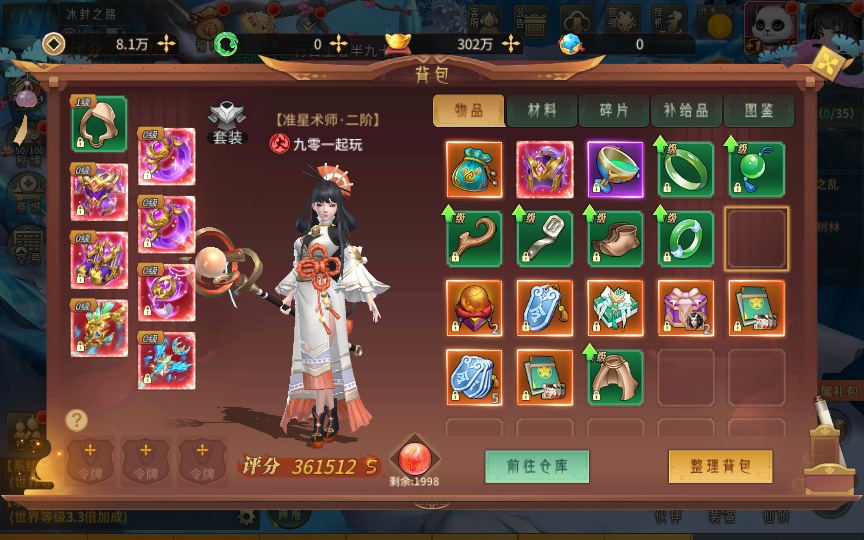Click the 前往仓库 button
The width and height of the screenshot is (864, 540).
coord(537,466)
